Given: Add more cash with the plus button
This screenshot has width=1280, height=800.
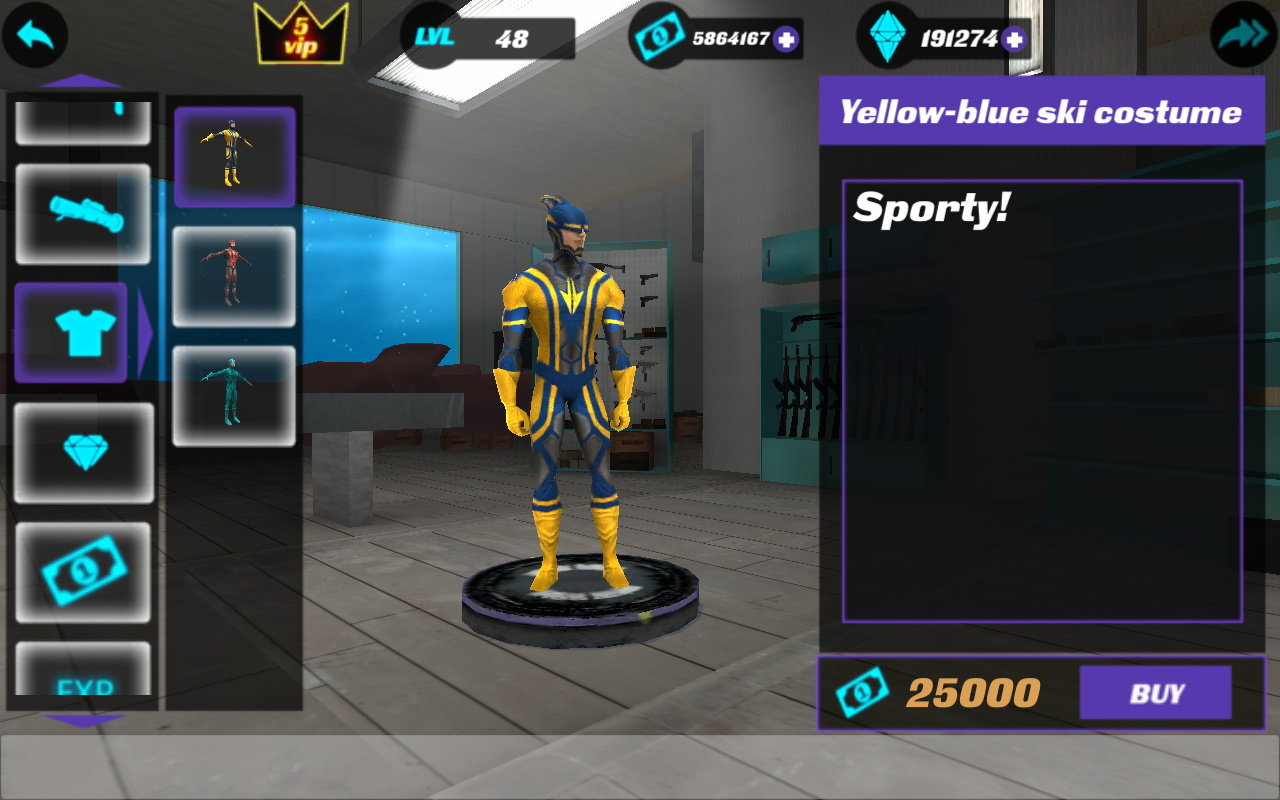Looking at the screenshot, I should tap(786, 40).
